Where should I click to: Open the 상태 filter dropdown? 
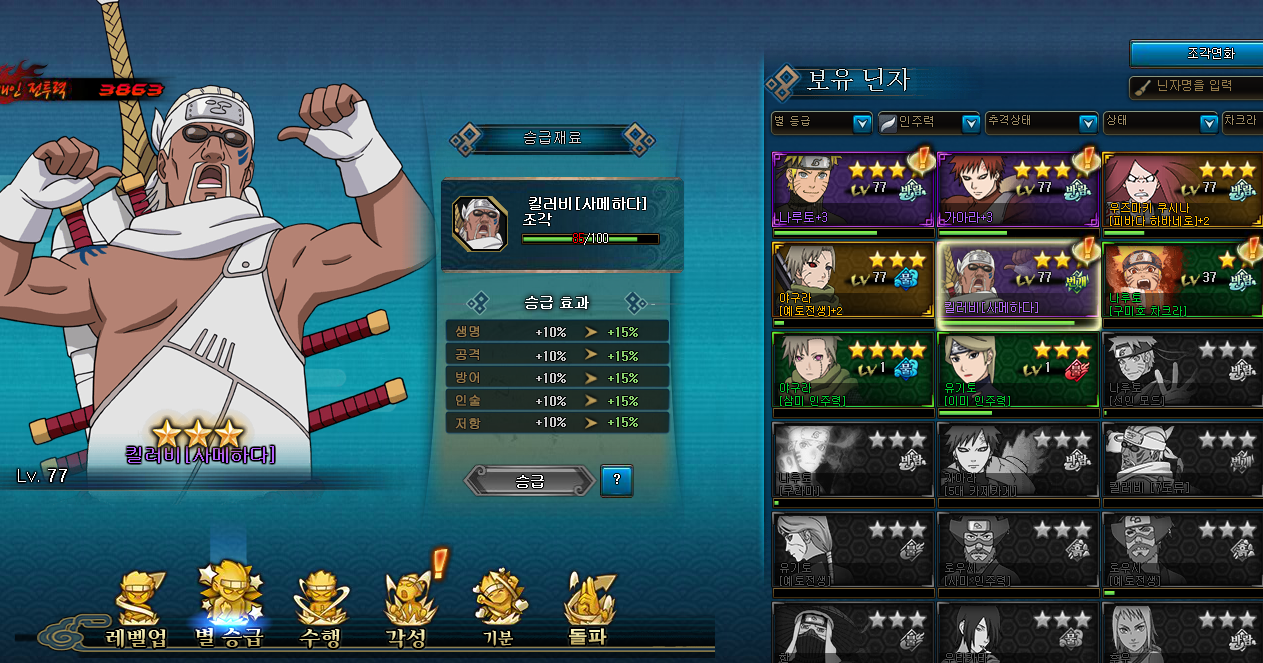pyautogui.click(x=1160, y=122)
